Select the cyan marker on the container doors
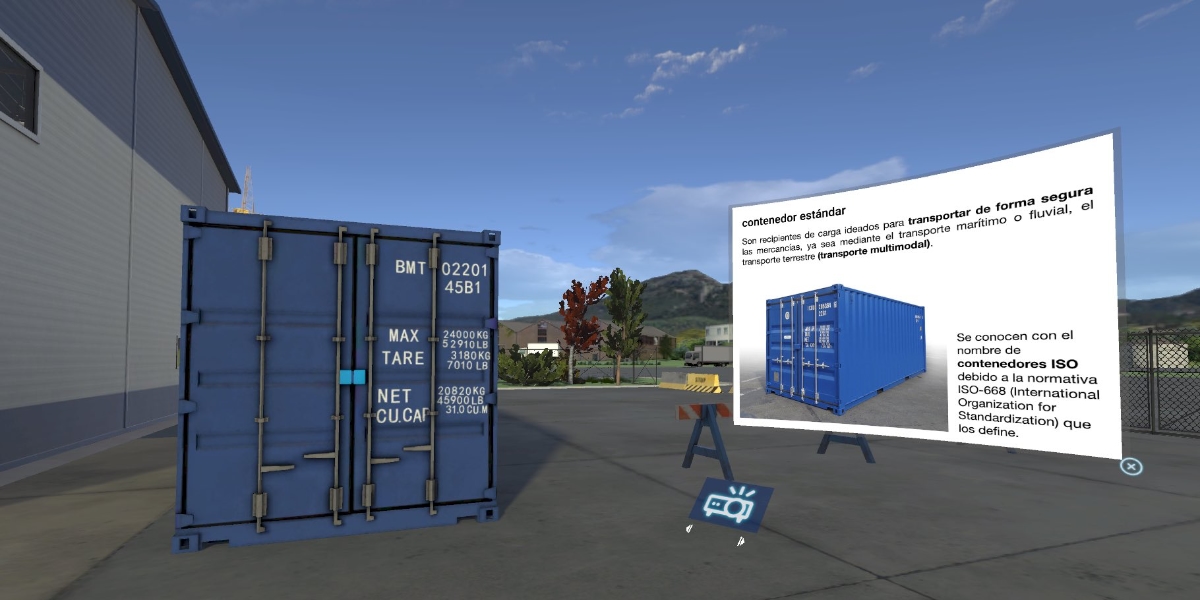This screenshot has width=1200, height=600. click(x=352, y=377)
